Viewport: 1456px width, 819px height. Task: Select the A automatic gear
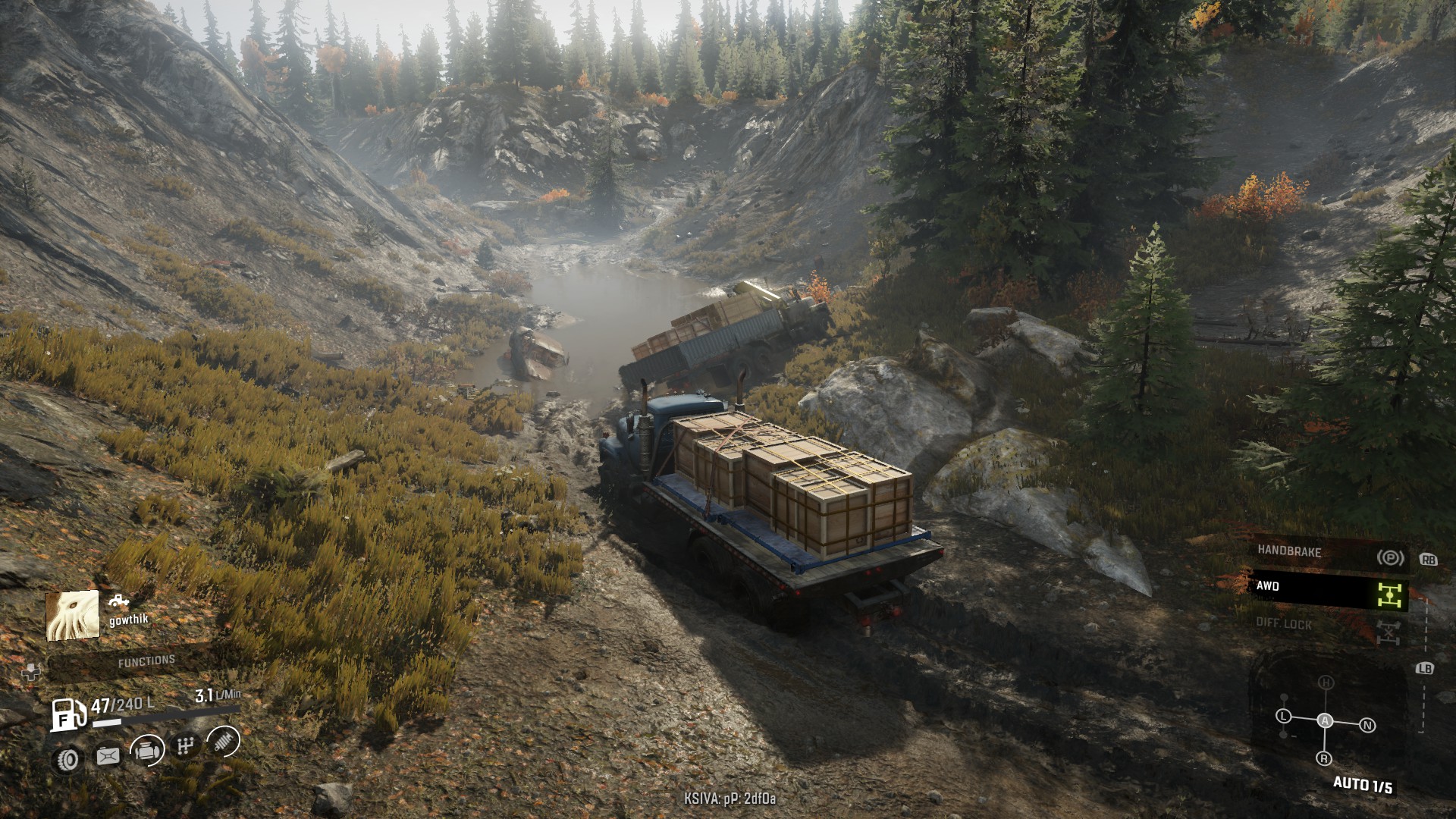click(x=1325, y=720)
